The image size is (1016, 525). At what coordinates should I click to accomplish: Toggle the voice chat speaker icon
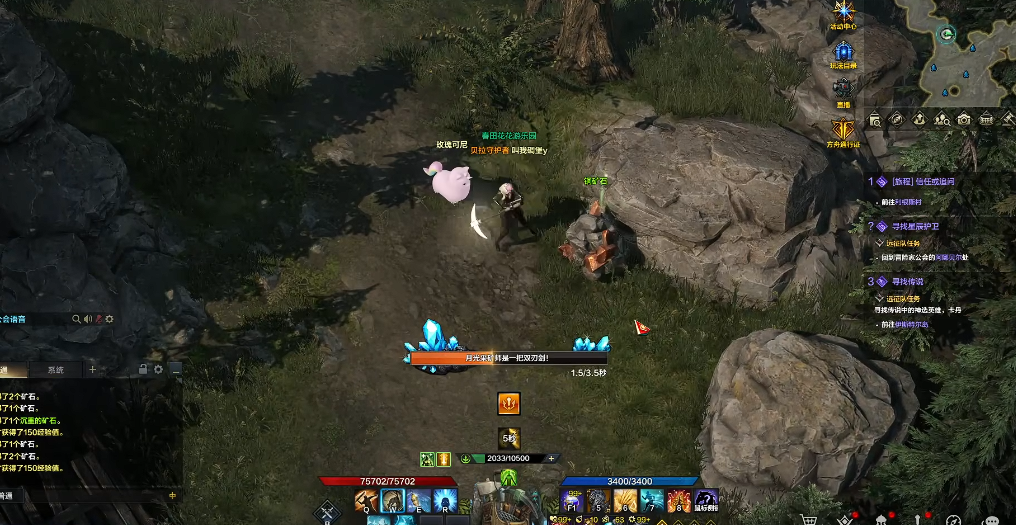(x=88, y=319)
